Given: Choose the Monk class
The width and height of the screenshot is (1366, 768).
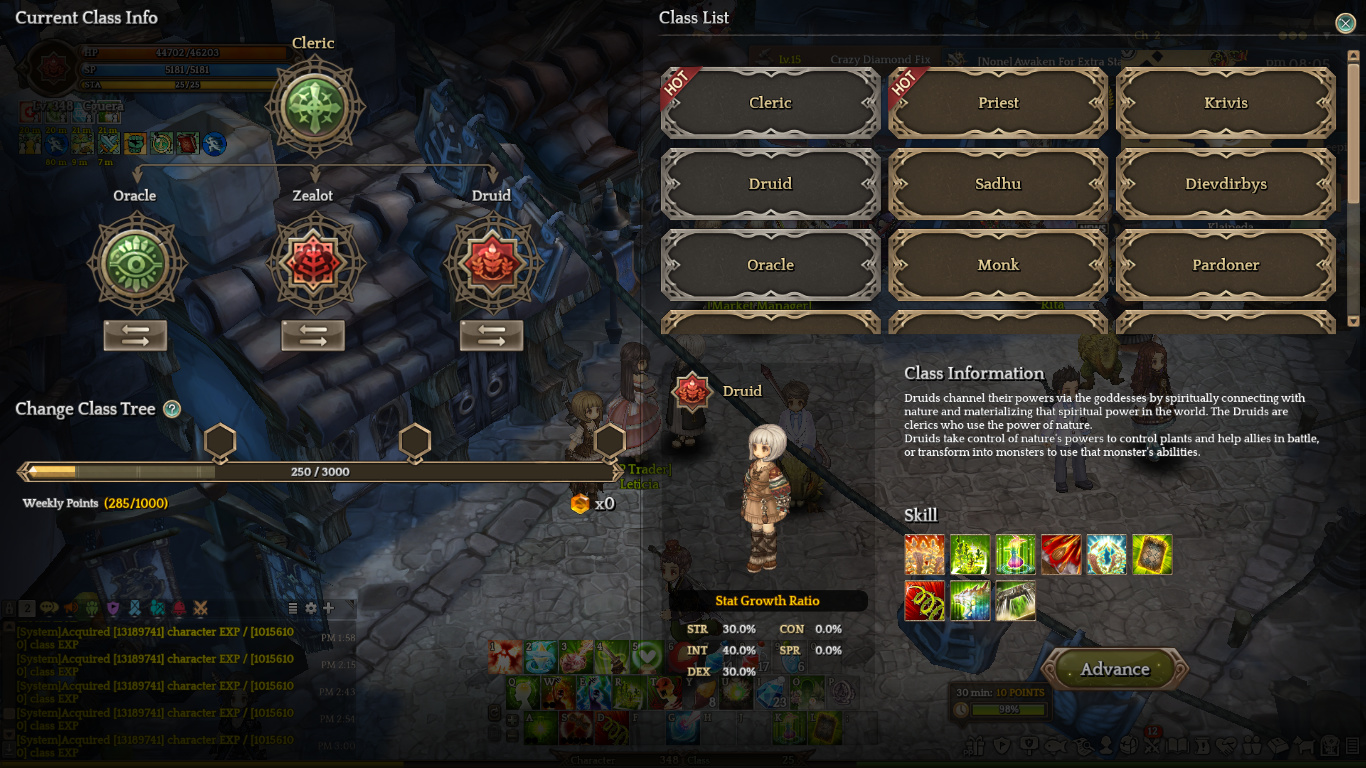Looking at the screenshot, I should [x=998, y=265].
